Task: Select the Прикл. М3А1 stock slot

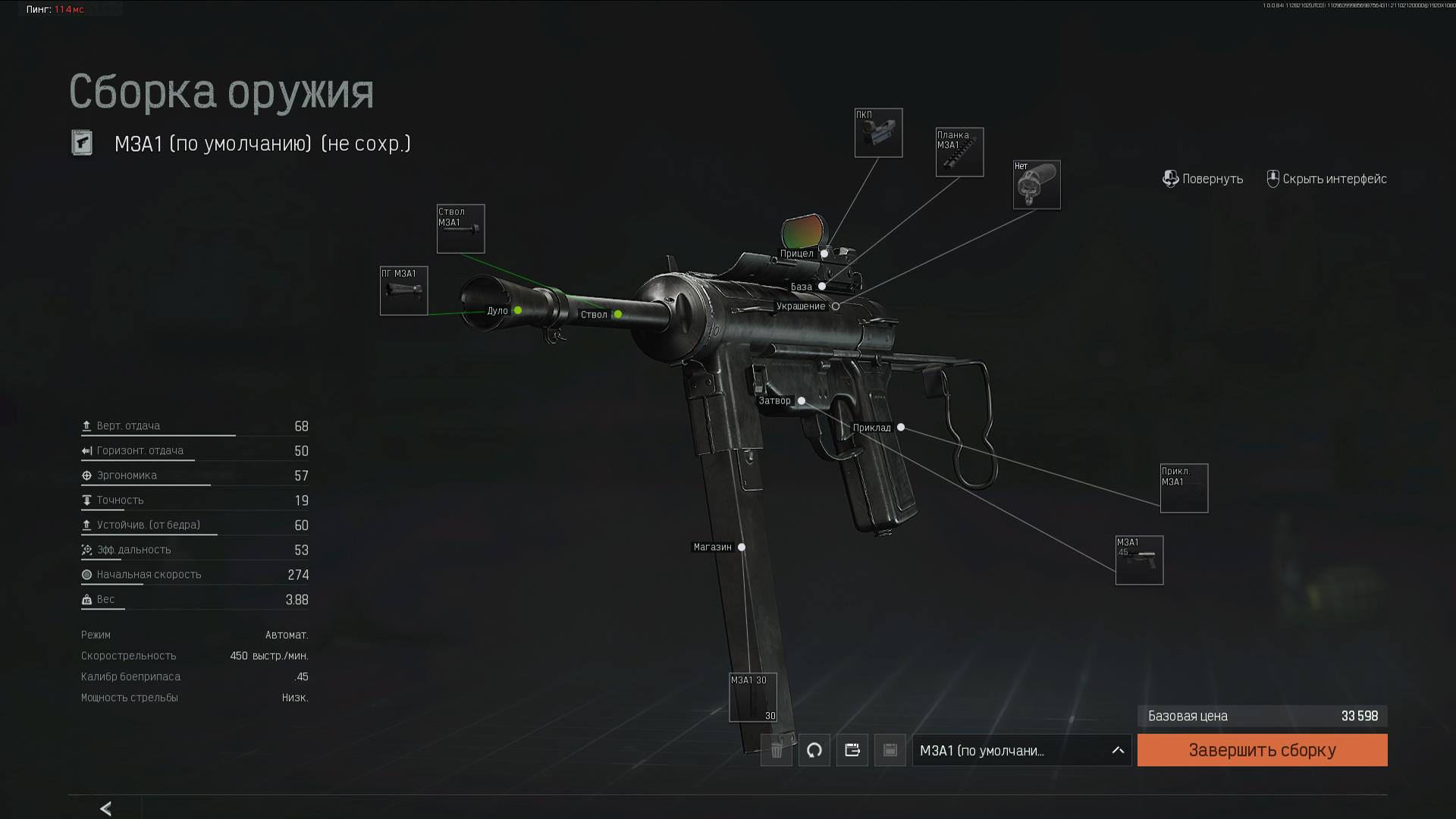Action: (1184, 488)
